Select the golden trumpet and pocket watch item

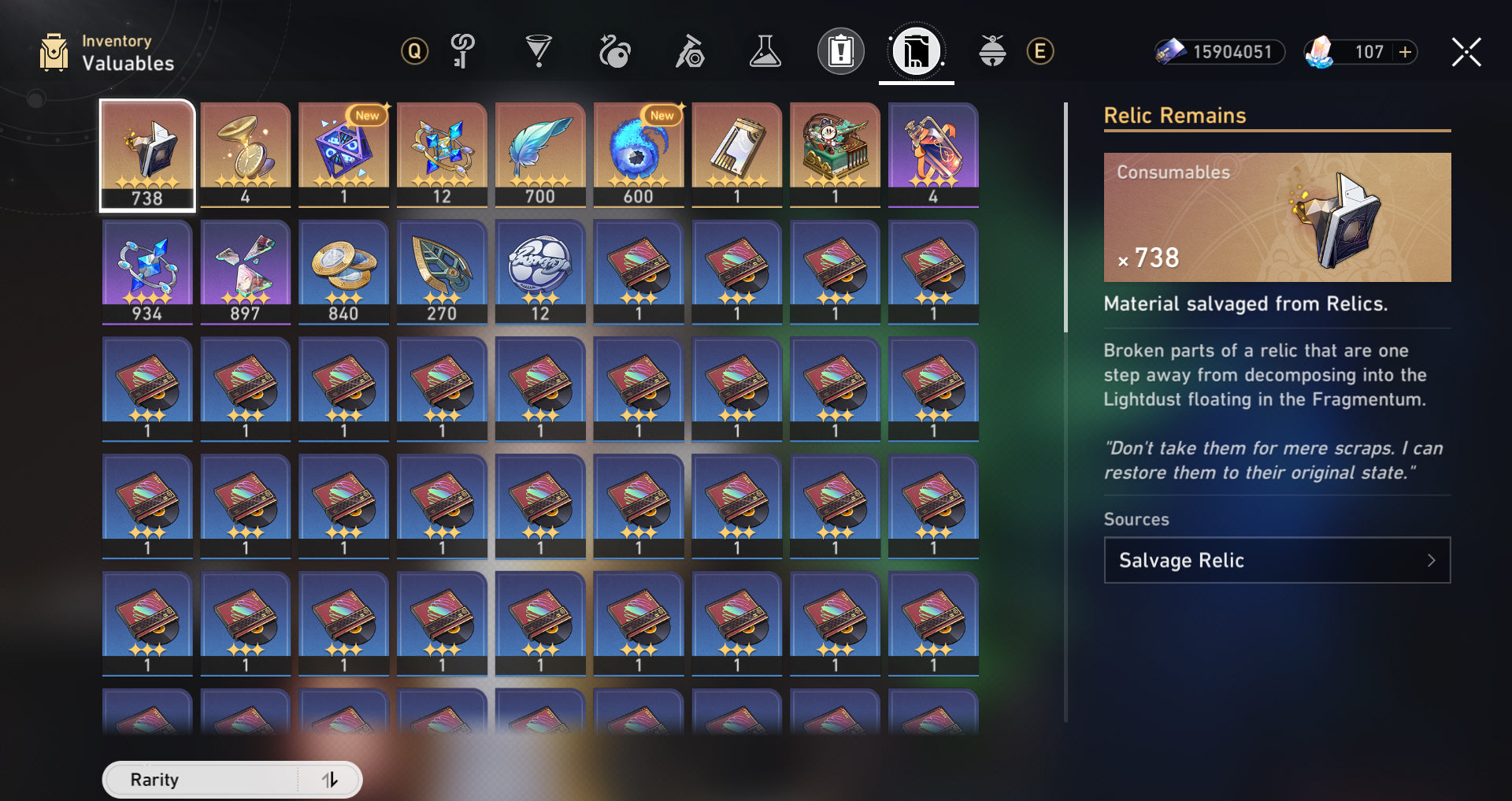245,155
